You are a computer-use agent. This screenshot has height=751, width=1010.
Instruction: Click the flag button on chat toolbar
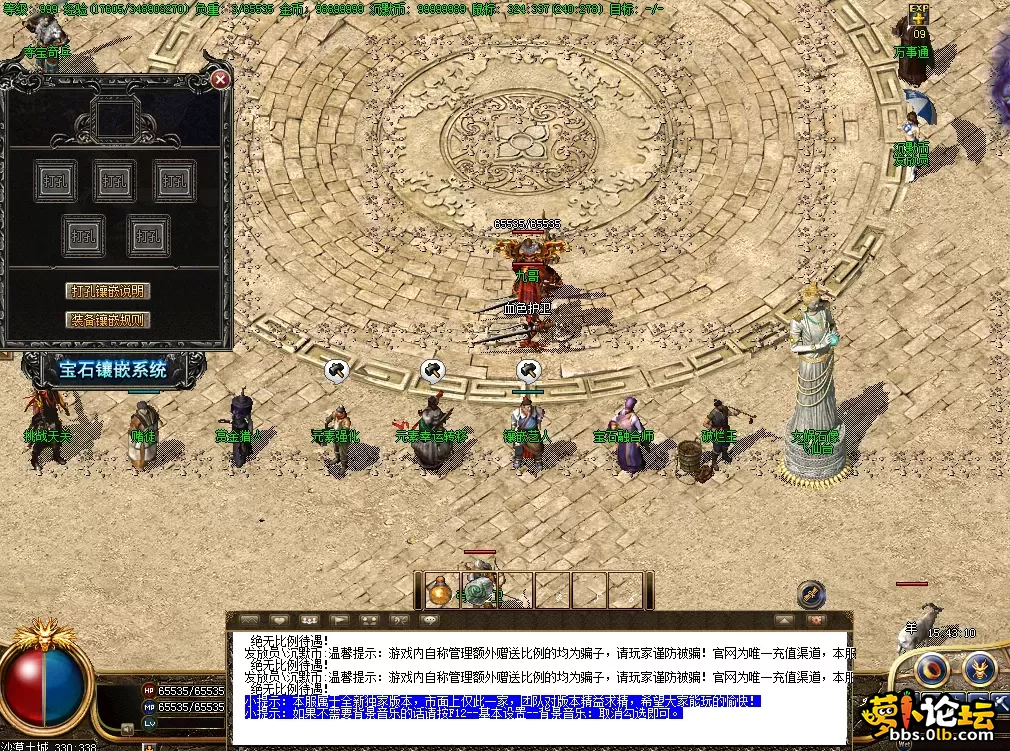pyautogui.click(x=340, y=621)
